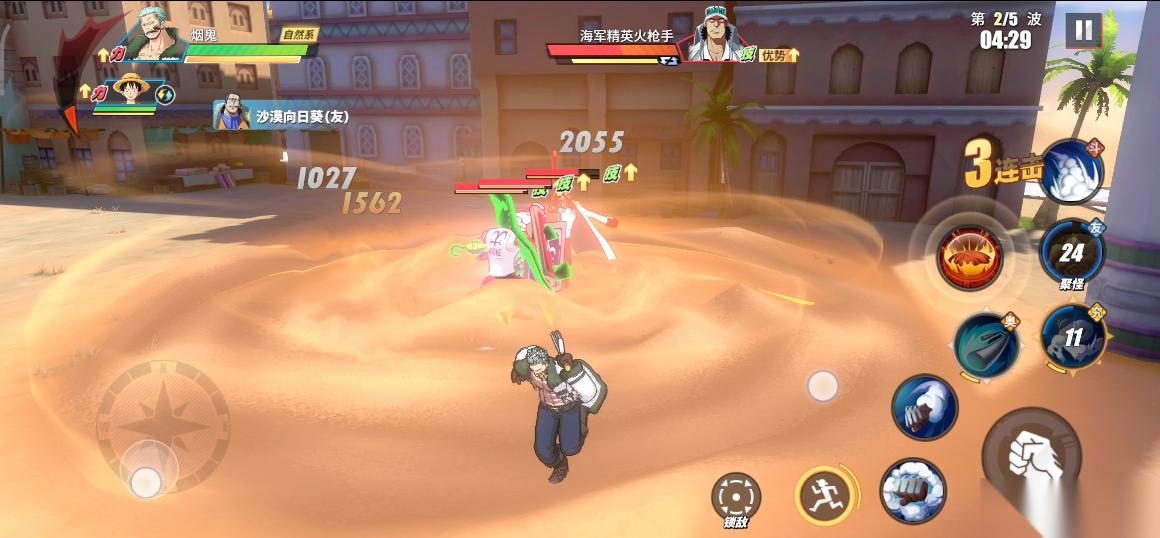Viewport: 1160px width, 538px height.
Task: Toggle the 锁敌 lock-on target button
Action: tap(736, 497)
